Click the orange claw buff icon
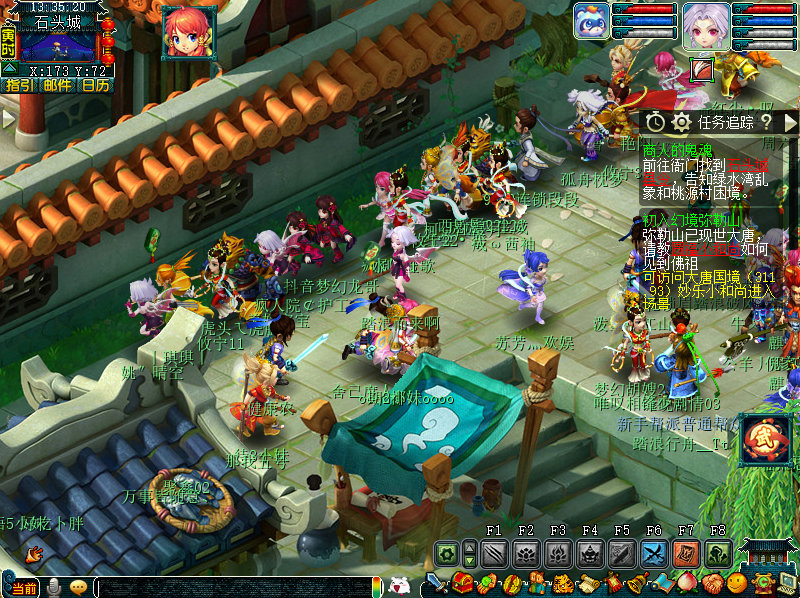Screen dimensions: 800x598 click(703, 68)
